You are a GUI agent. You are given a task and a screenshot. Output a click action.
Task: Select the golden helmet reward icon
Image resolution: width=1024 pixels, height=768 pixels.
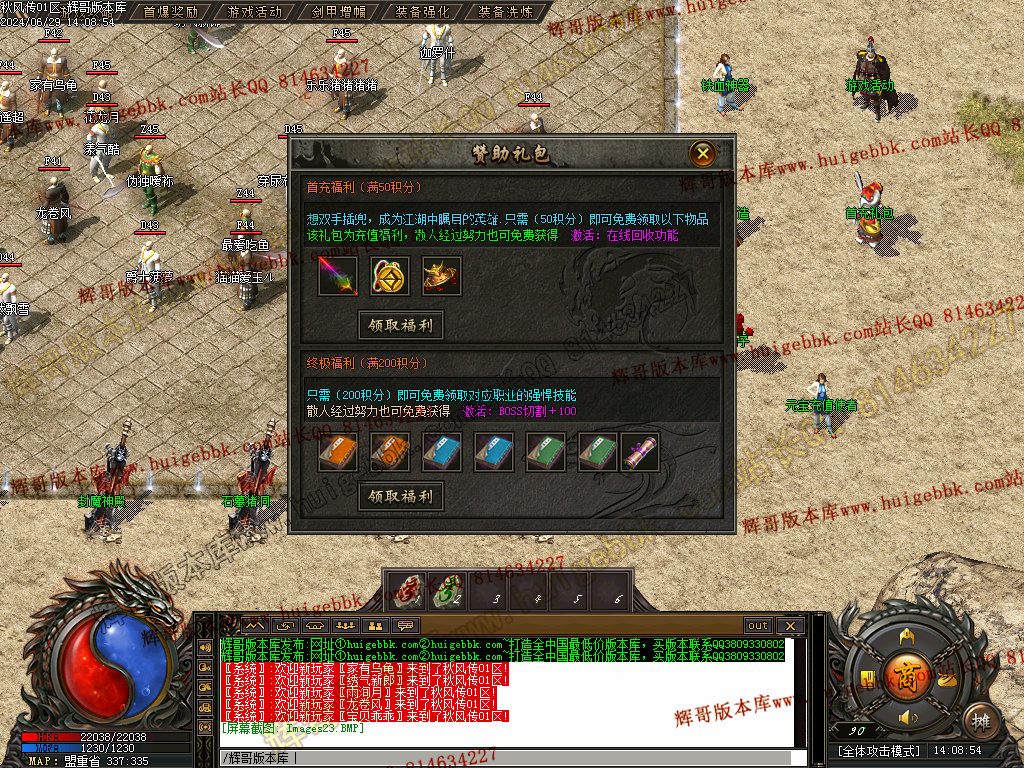coord(441,276)
